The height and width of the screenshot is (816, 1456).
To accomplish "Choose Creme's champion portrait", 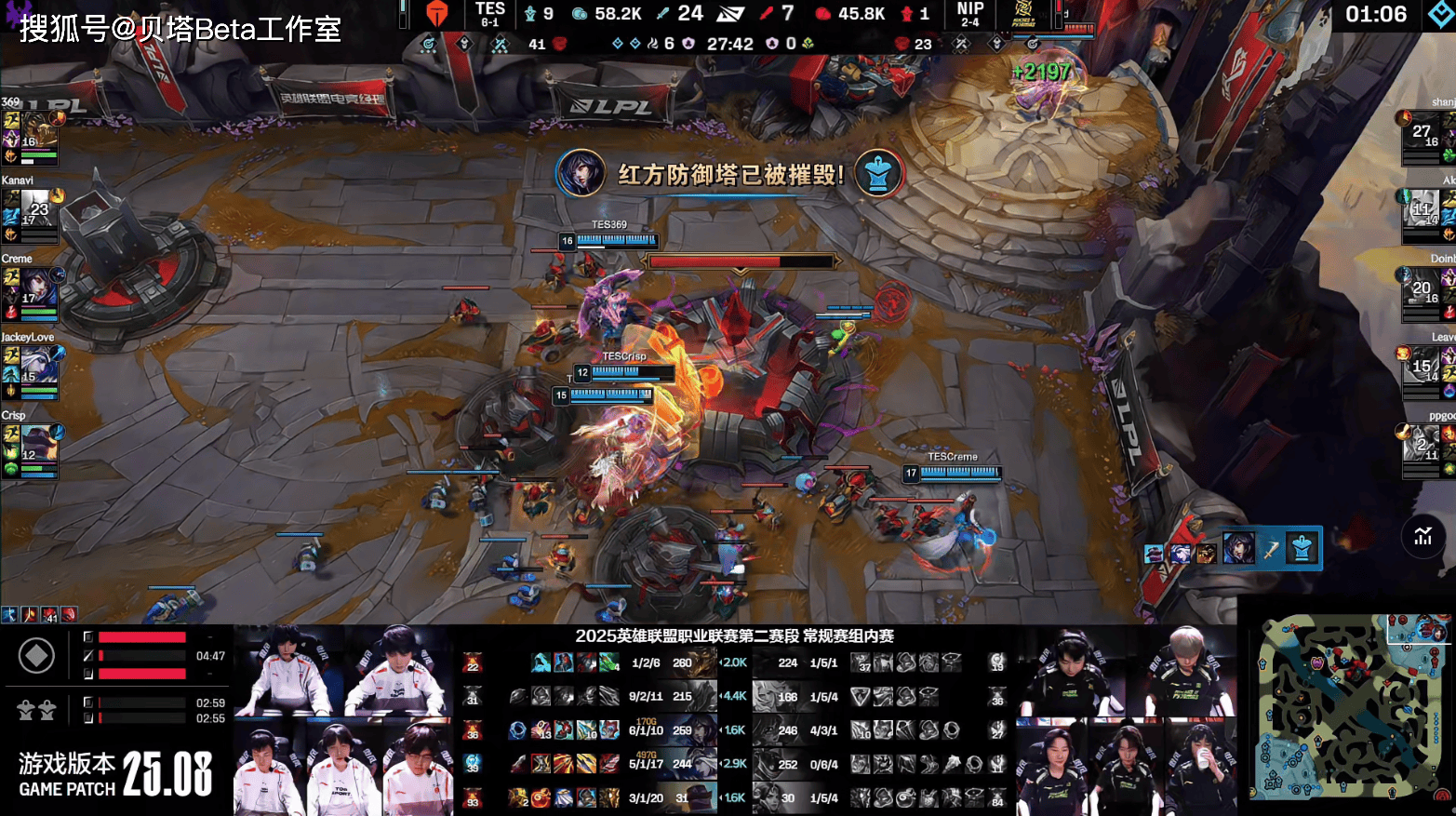I will pyautogui.click(x=37, y=288).
